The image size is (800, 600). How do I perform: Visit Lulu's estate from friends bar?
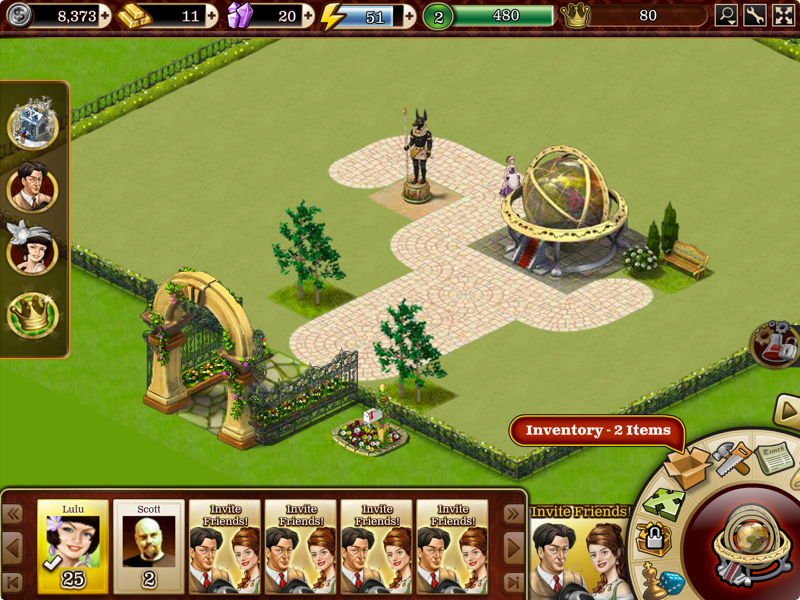pyautogui.click(x=73, y=546)
